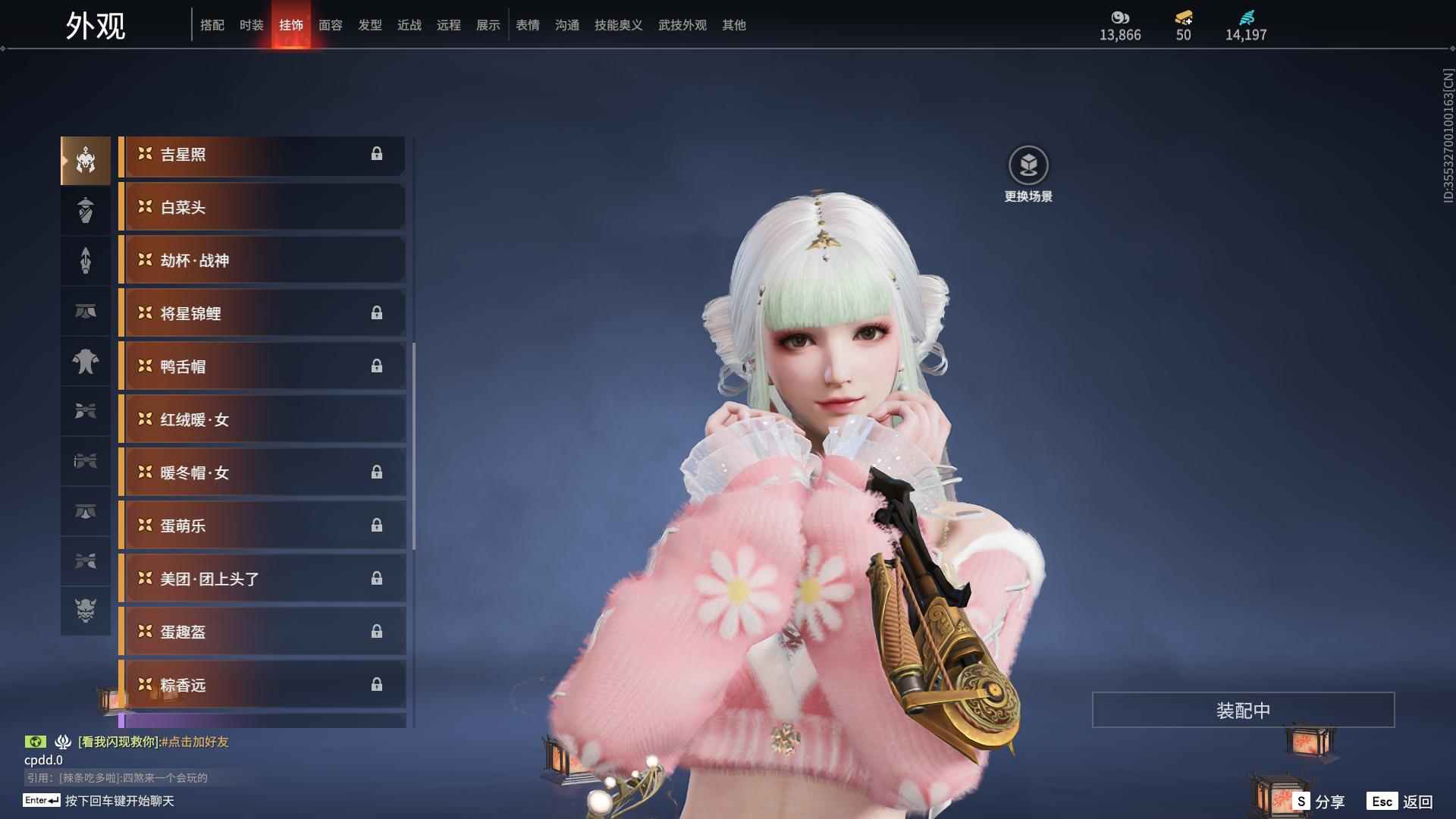Image resolution: width=1456 pixels, height=819 pixels.
Task: Click the 更换场景 scene change icon
Action: tap(1028, 165)
